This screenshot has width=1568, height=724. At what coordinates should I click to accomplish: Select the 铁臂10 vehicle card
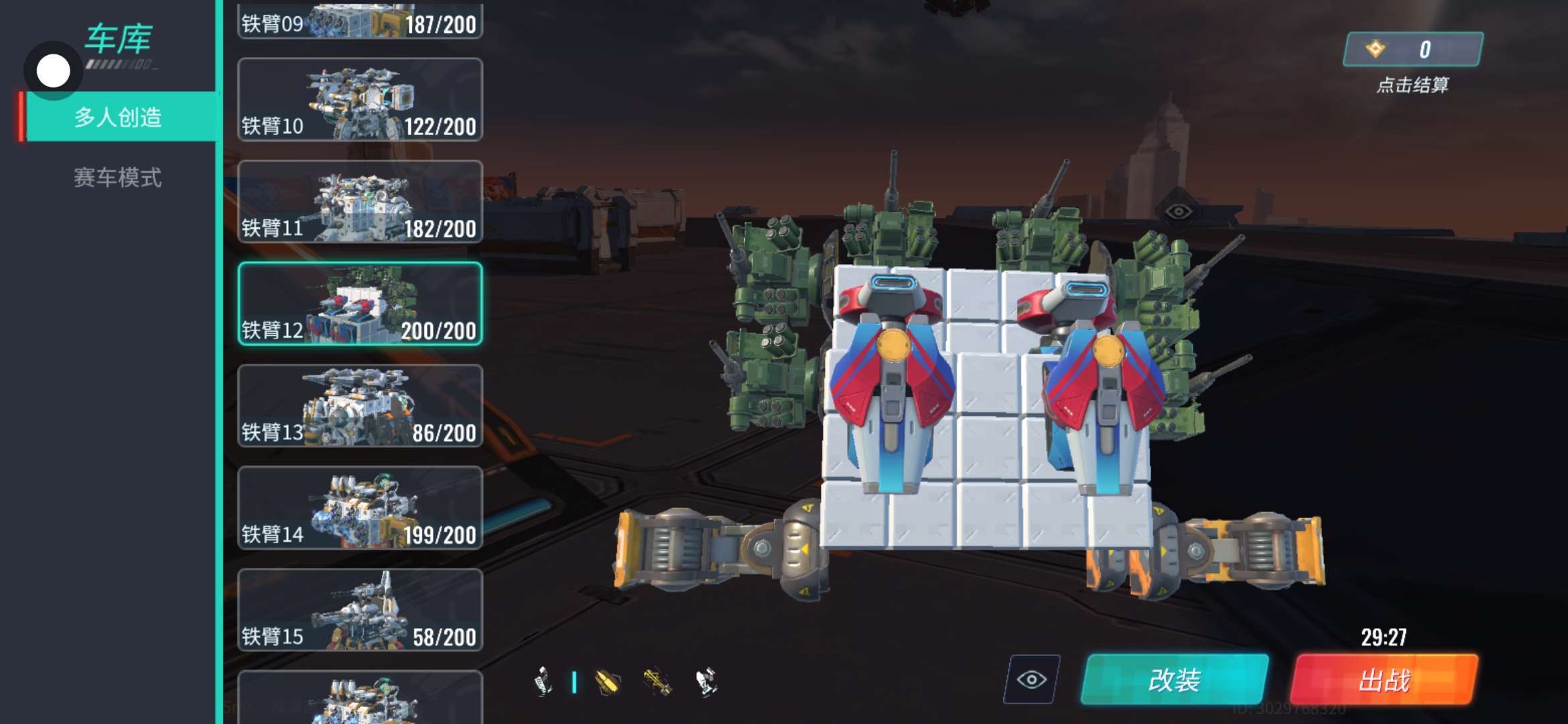360,100
